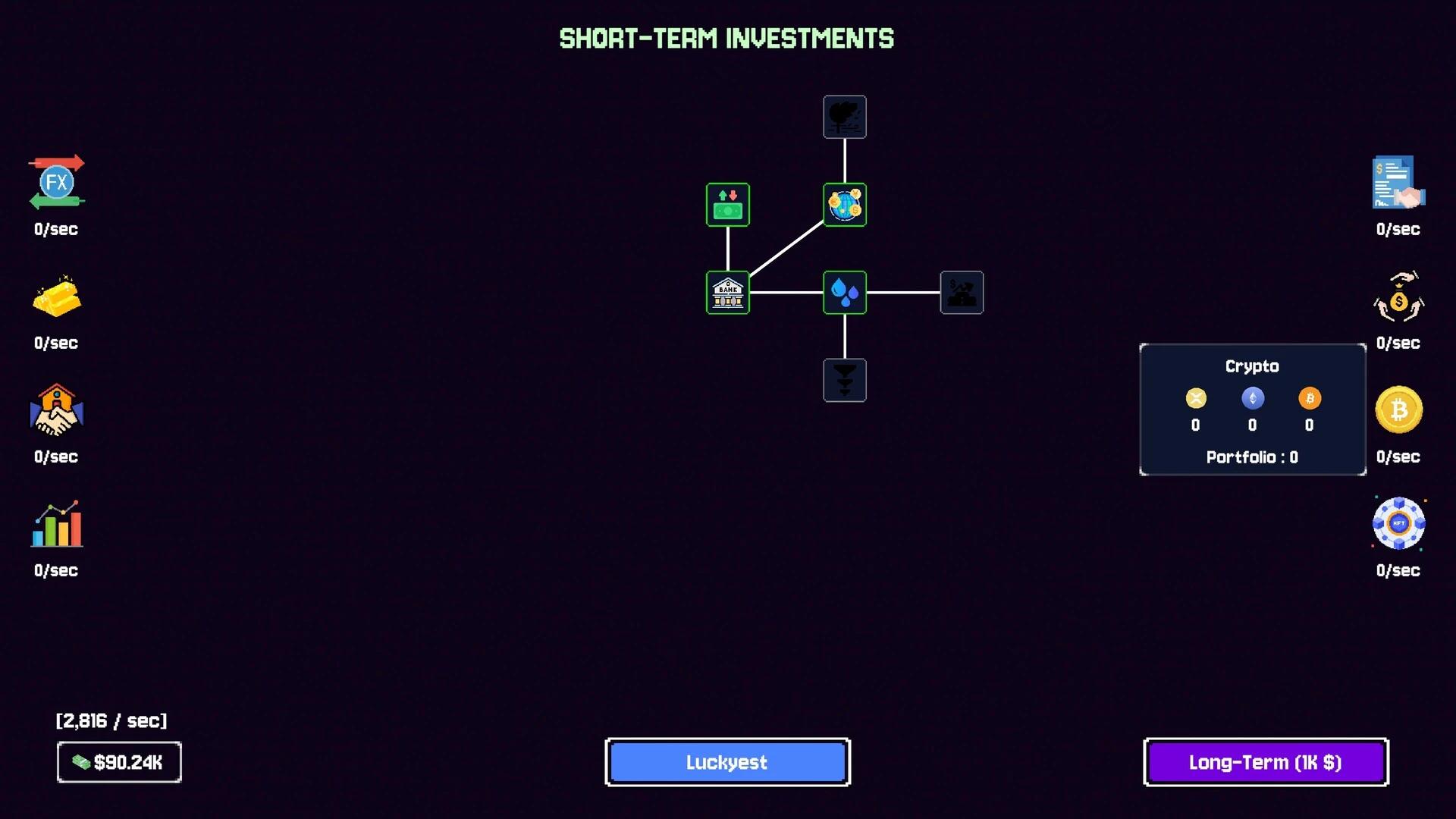Select the global currency exchange node
The image size is (1456, 819).
coord(844,204)
